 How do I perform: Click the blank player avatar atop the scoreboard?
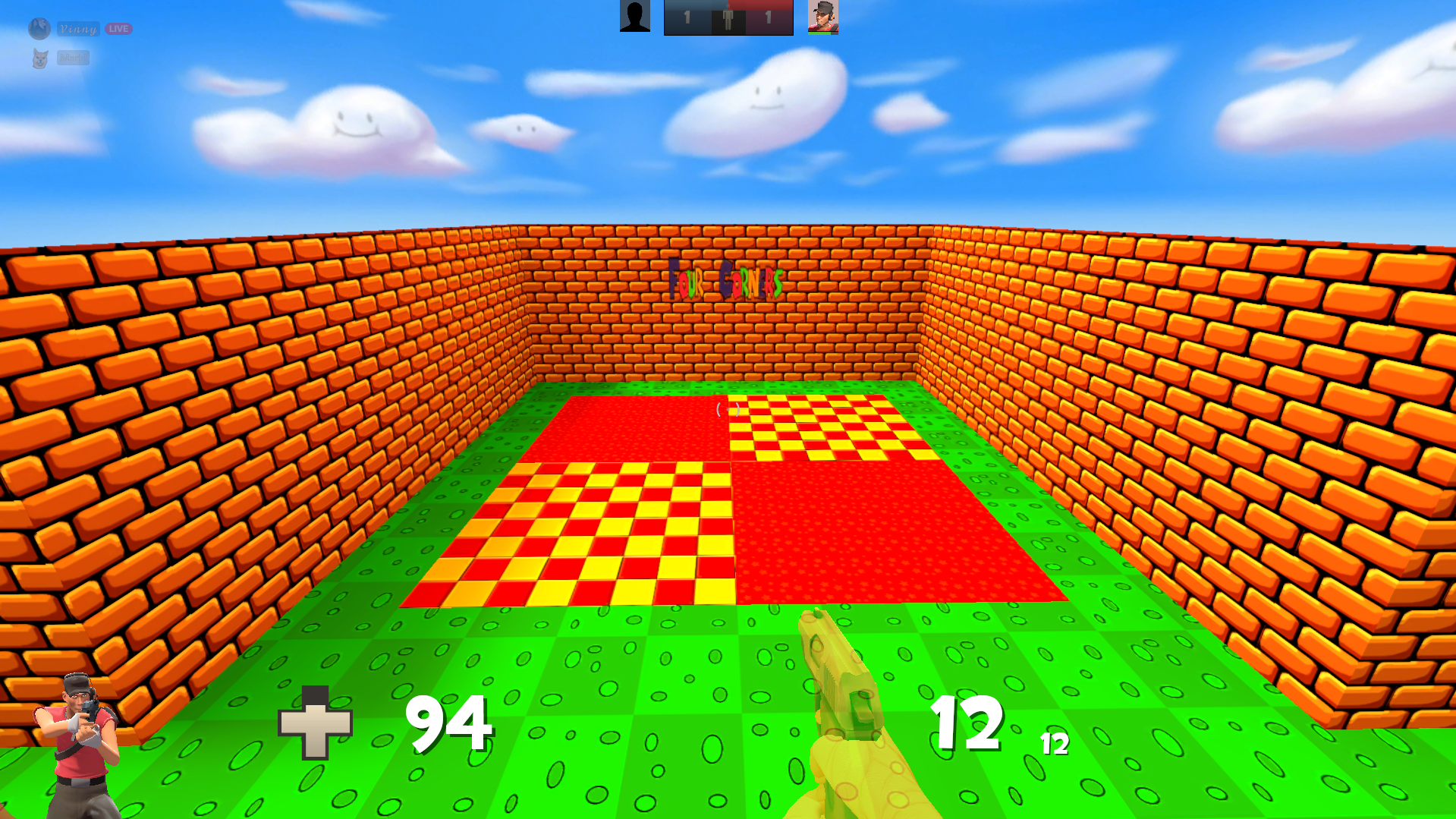coord(634,14)
